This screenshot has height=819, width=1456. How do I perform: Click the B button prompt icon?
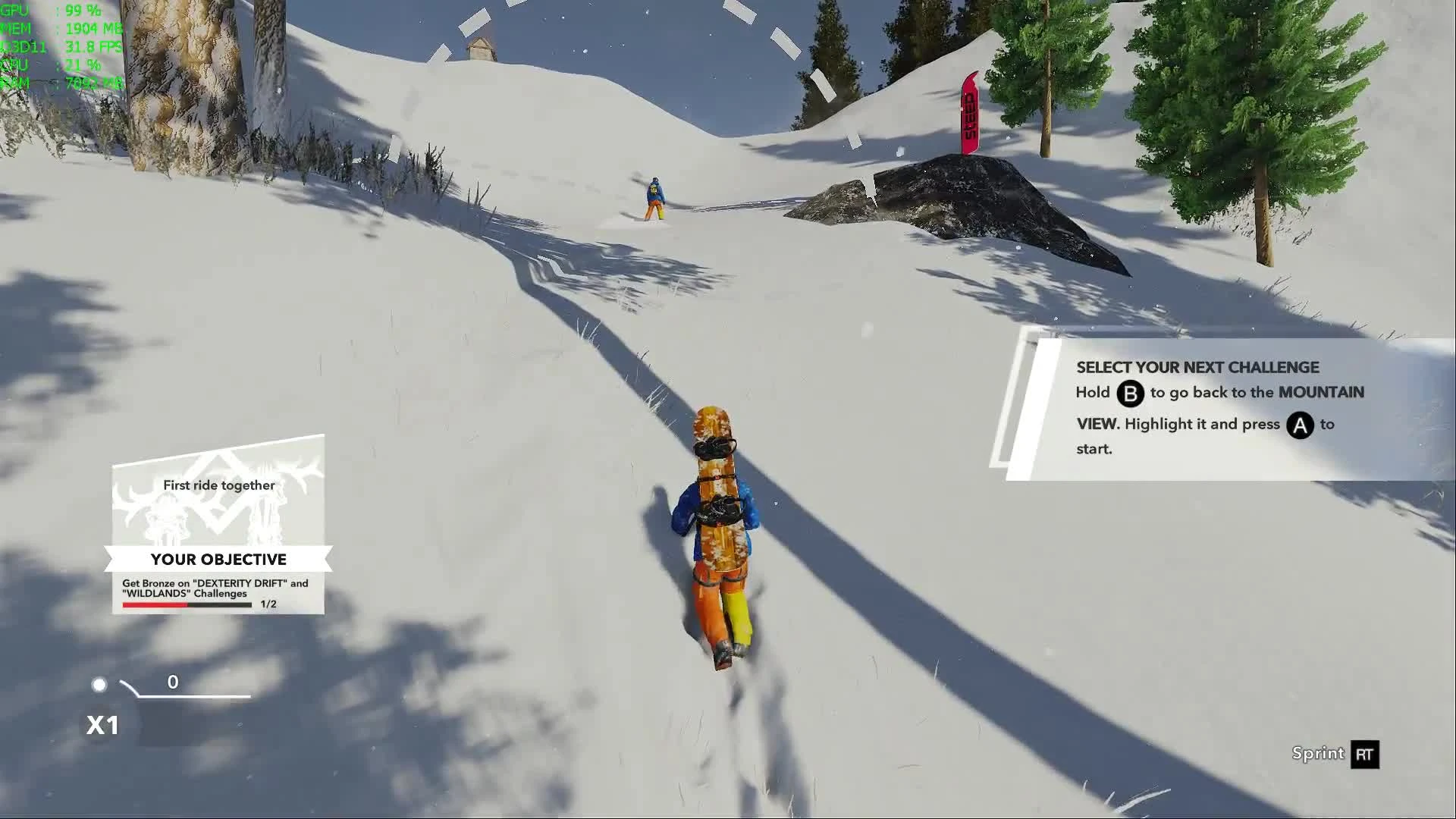click(1129, 394)
